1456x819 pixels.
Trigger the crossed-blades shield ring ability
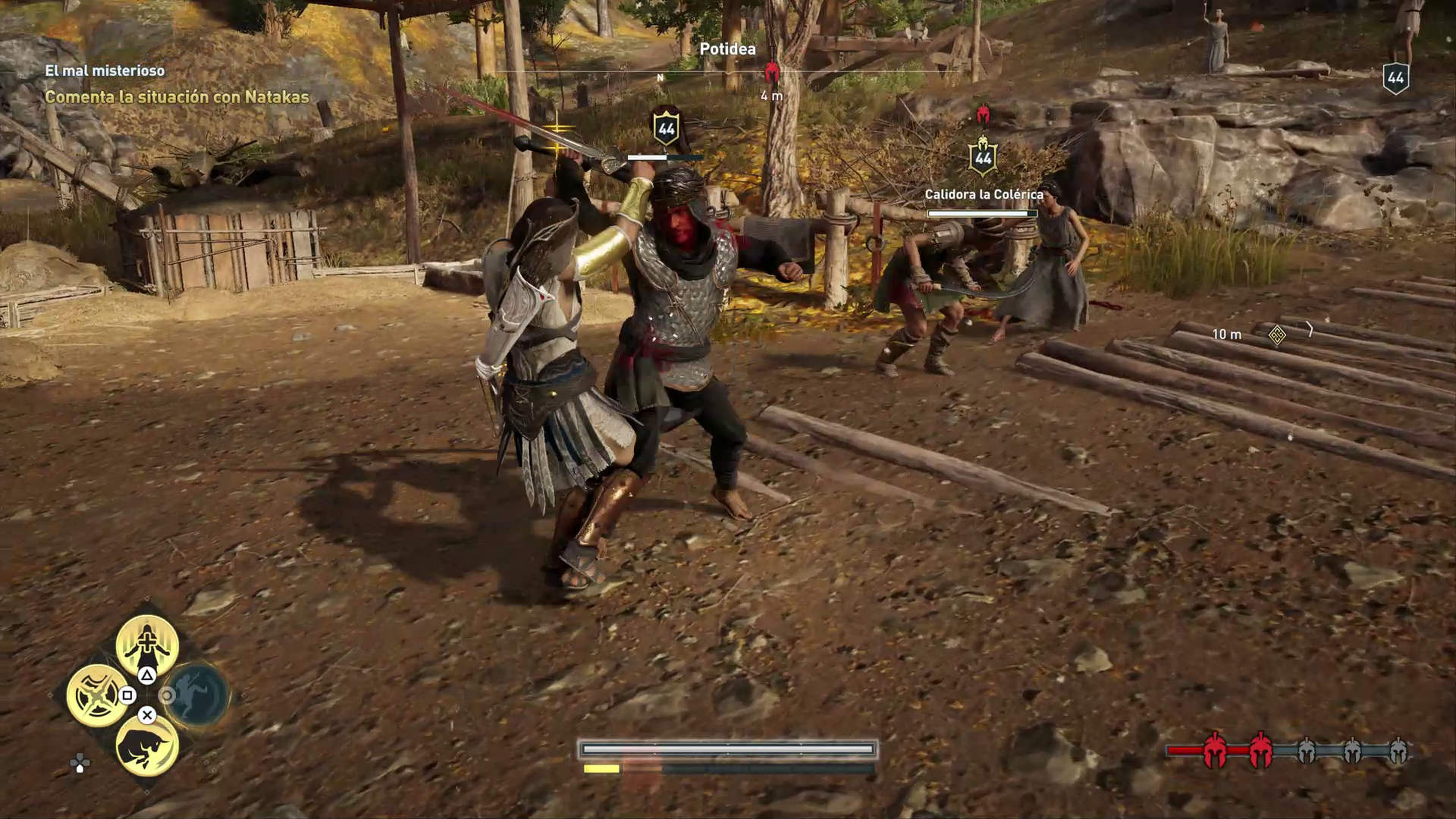[x=97, y=695]
